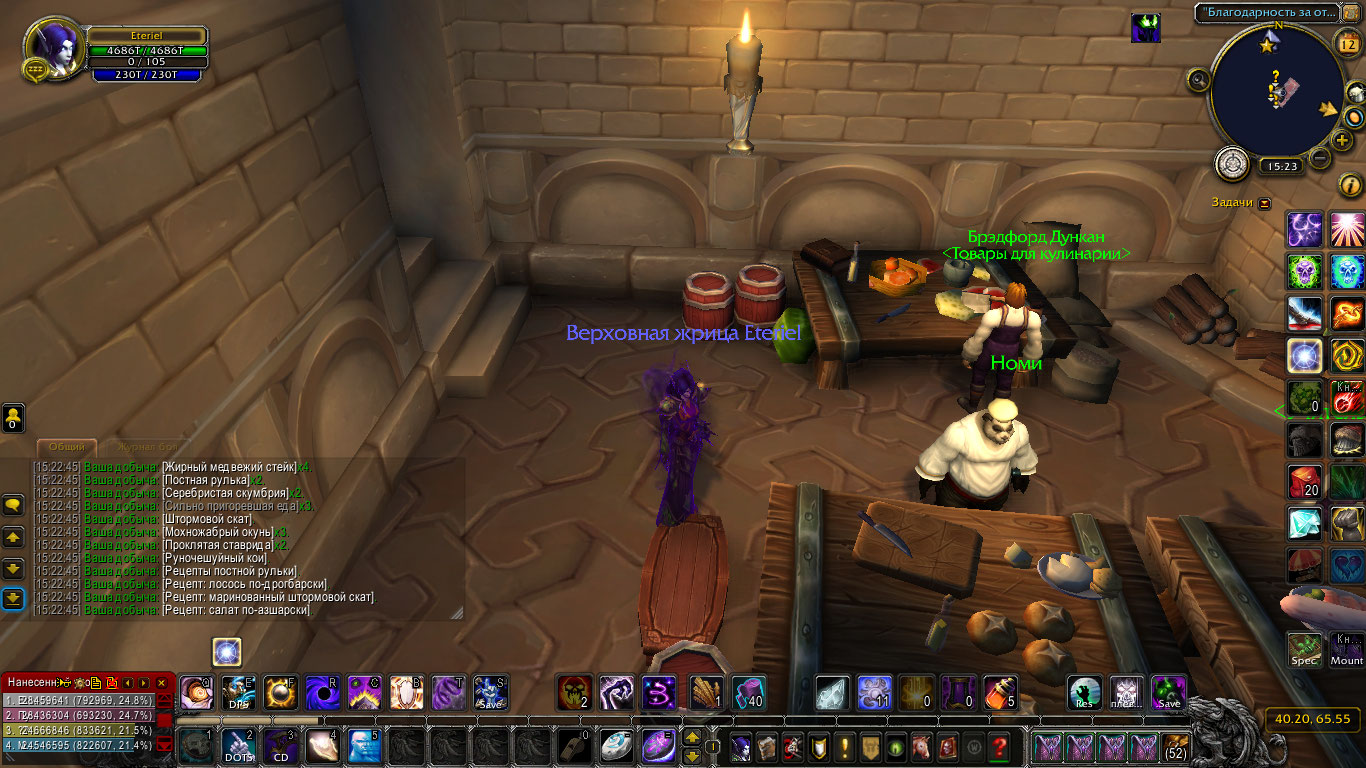The image size is (1366, 768).
Task: Cast the Res resurrection spell
Action: pyautogui.click(x=1084, y=692)
